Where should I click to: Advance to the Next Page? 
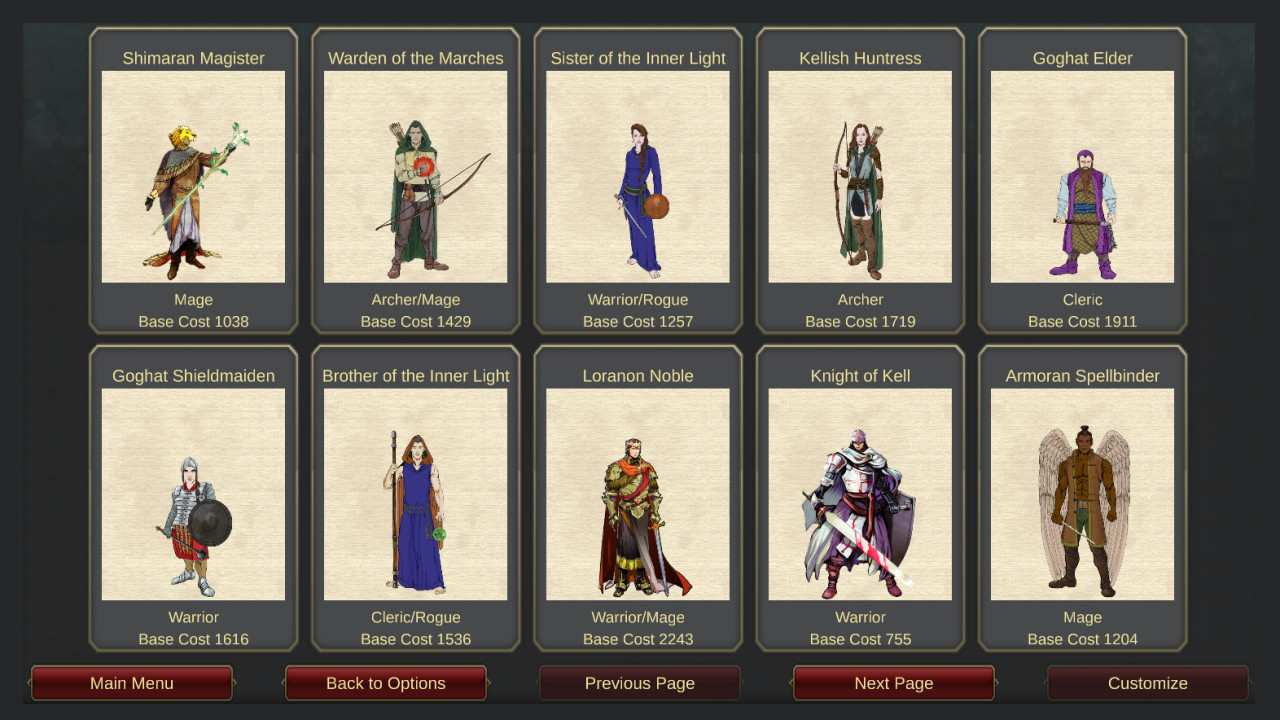(x=893, y=683)
